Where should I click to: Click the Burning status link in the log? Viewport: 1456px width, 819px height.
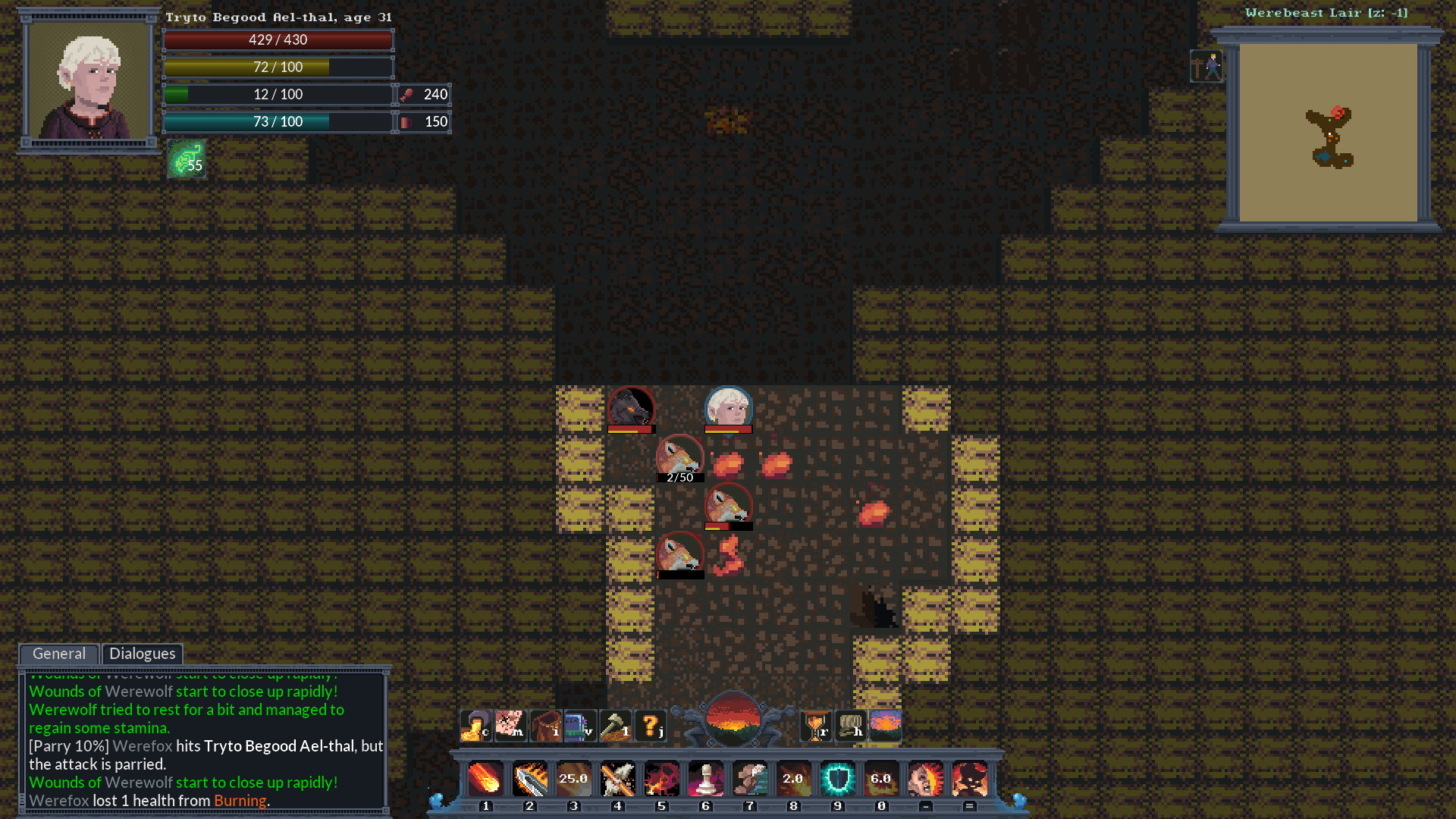tap(240, 800)
